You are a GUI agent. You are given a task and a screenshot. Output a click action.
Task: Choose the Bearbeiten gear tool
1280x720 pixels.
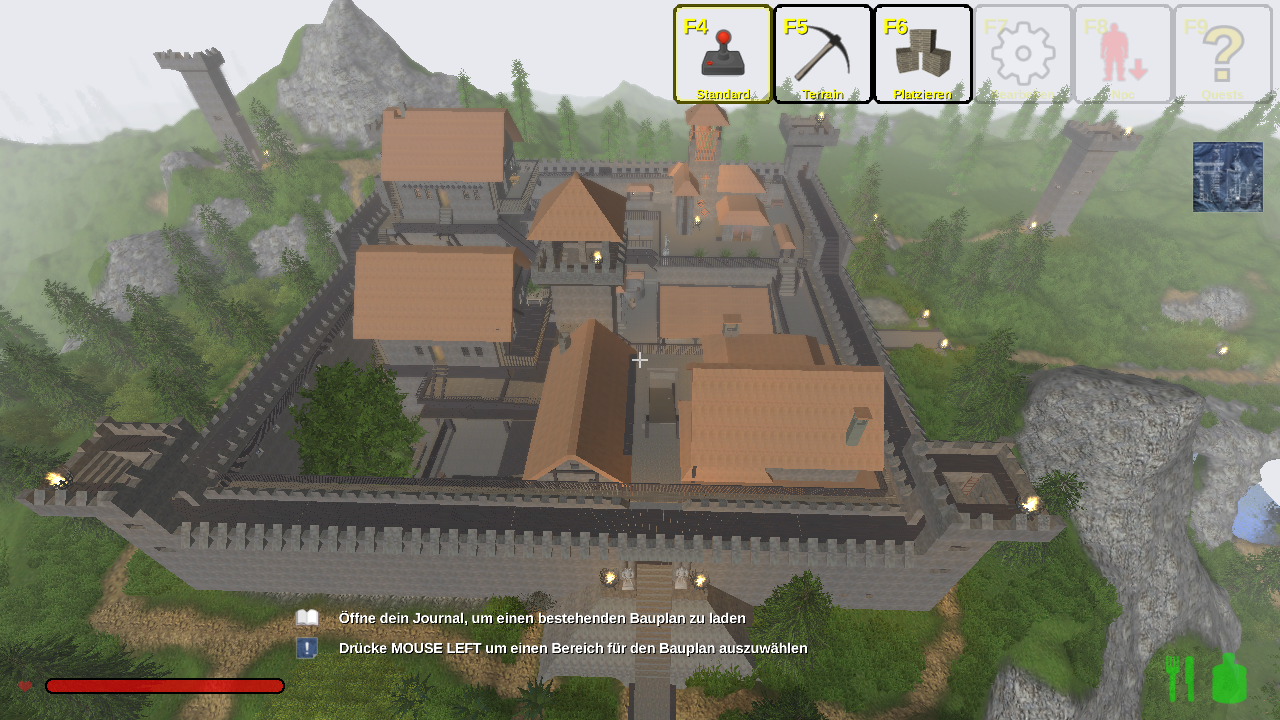1023,54
